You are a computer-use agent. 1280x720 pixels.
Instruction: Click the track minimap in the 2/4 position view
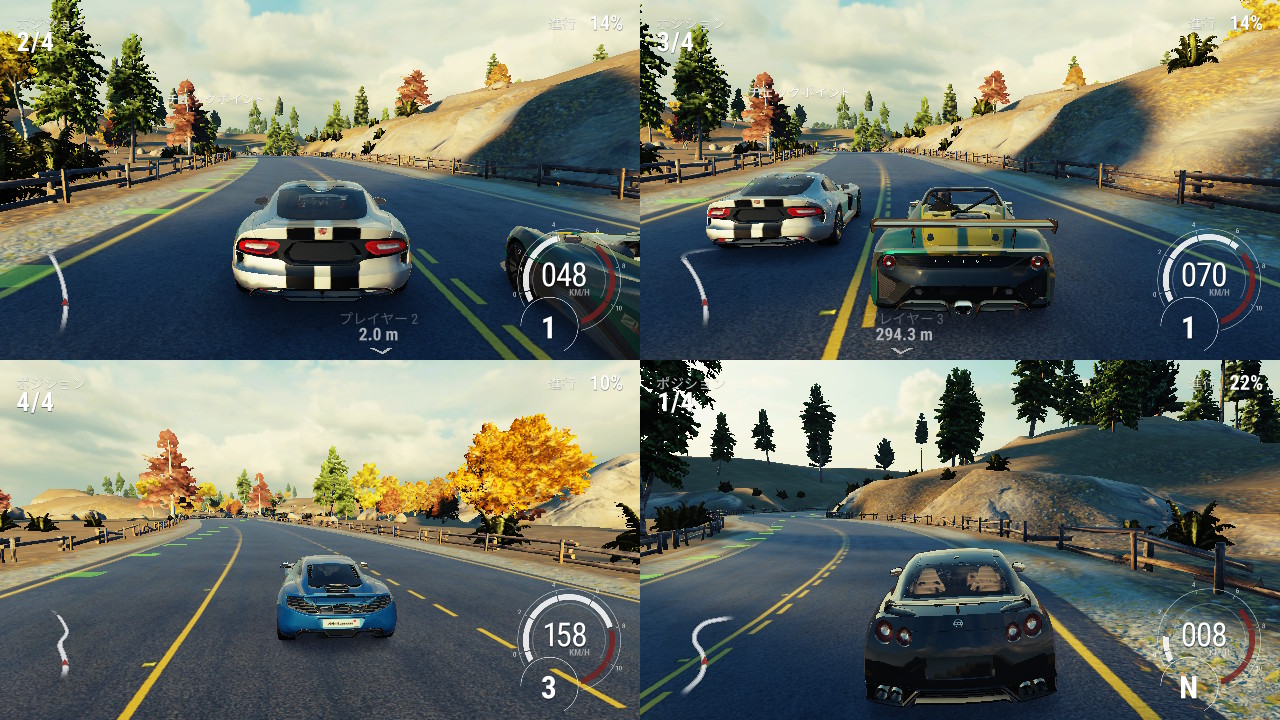[61, 291]
